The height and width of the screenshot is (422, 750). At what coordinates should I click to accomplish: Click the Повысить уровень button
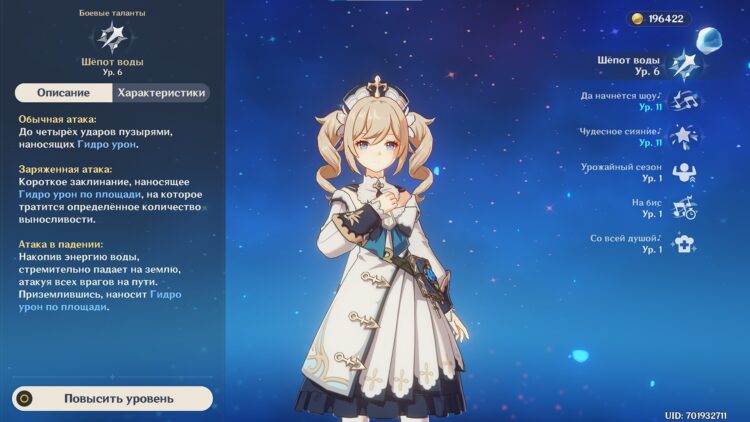coord(112,398)
